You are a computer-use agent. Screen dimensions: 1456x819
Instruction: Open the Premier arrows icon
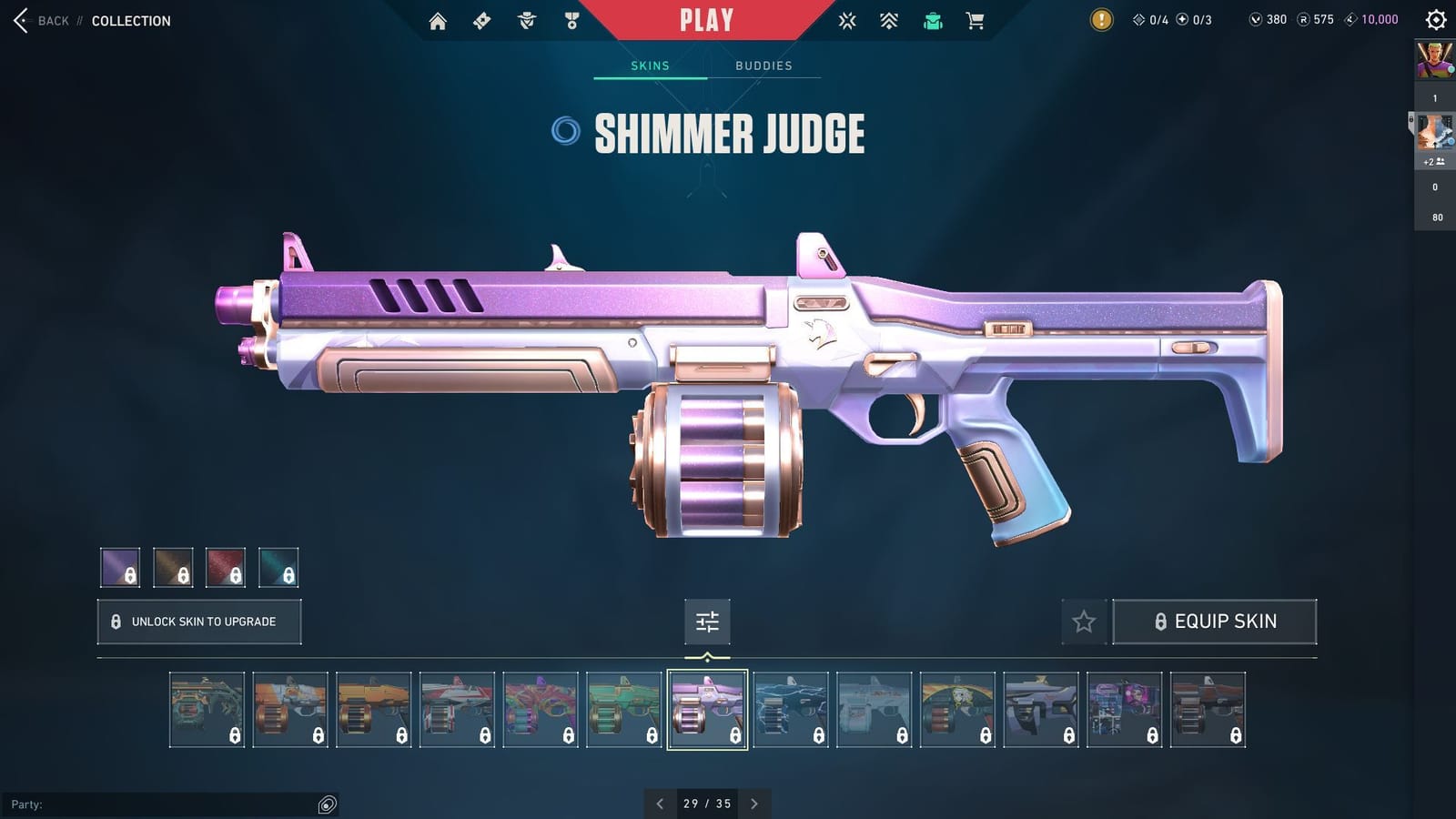pos(889,20)
